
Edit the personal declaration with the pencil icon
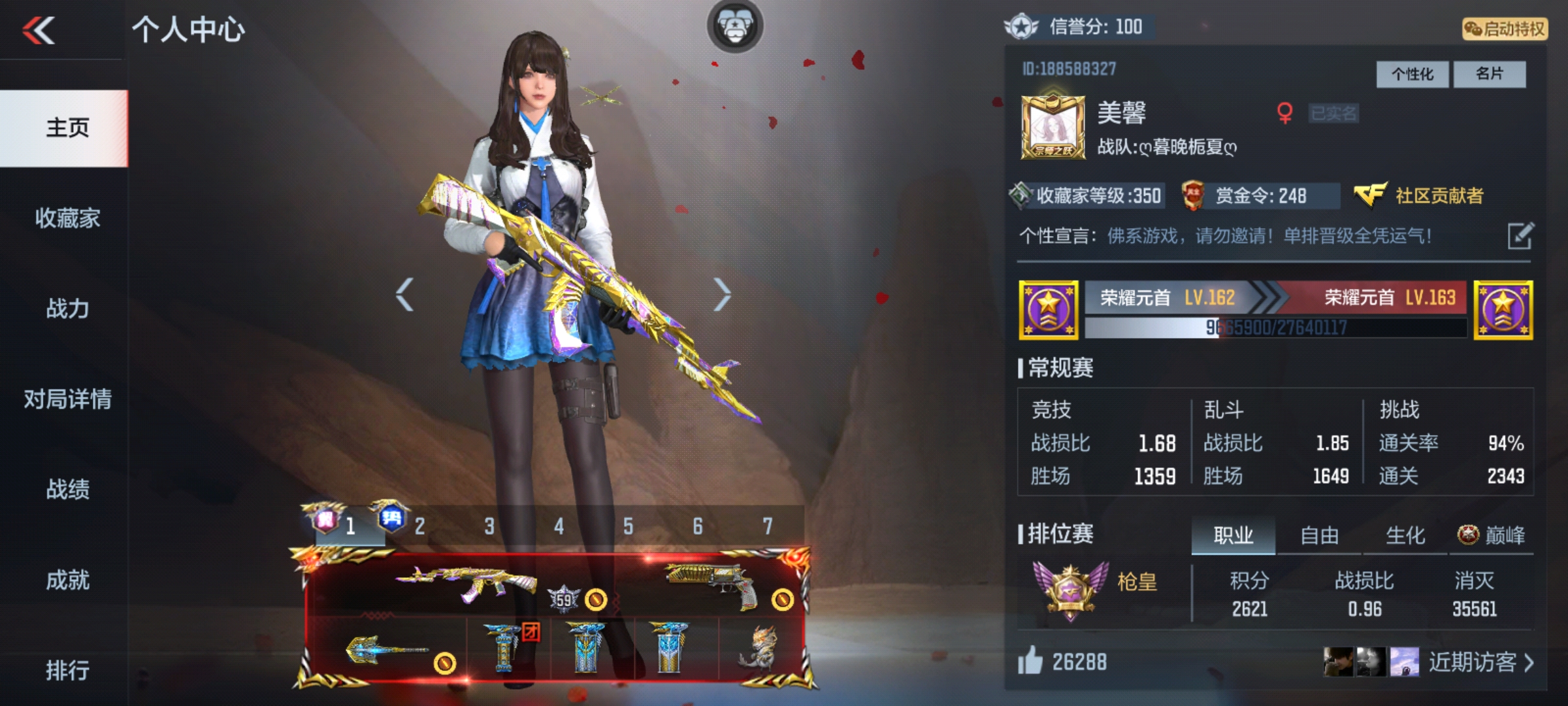[x=1520, y=236]
